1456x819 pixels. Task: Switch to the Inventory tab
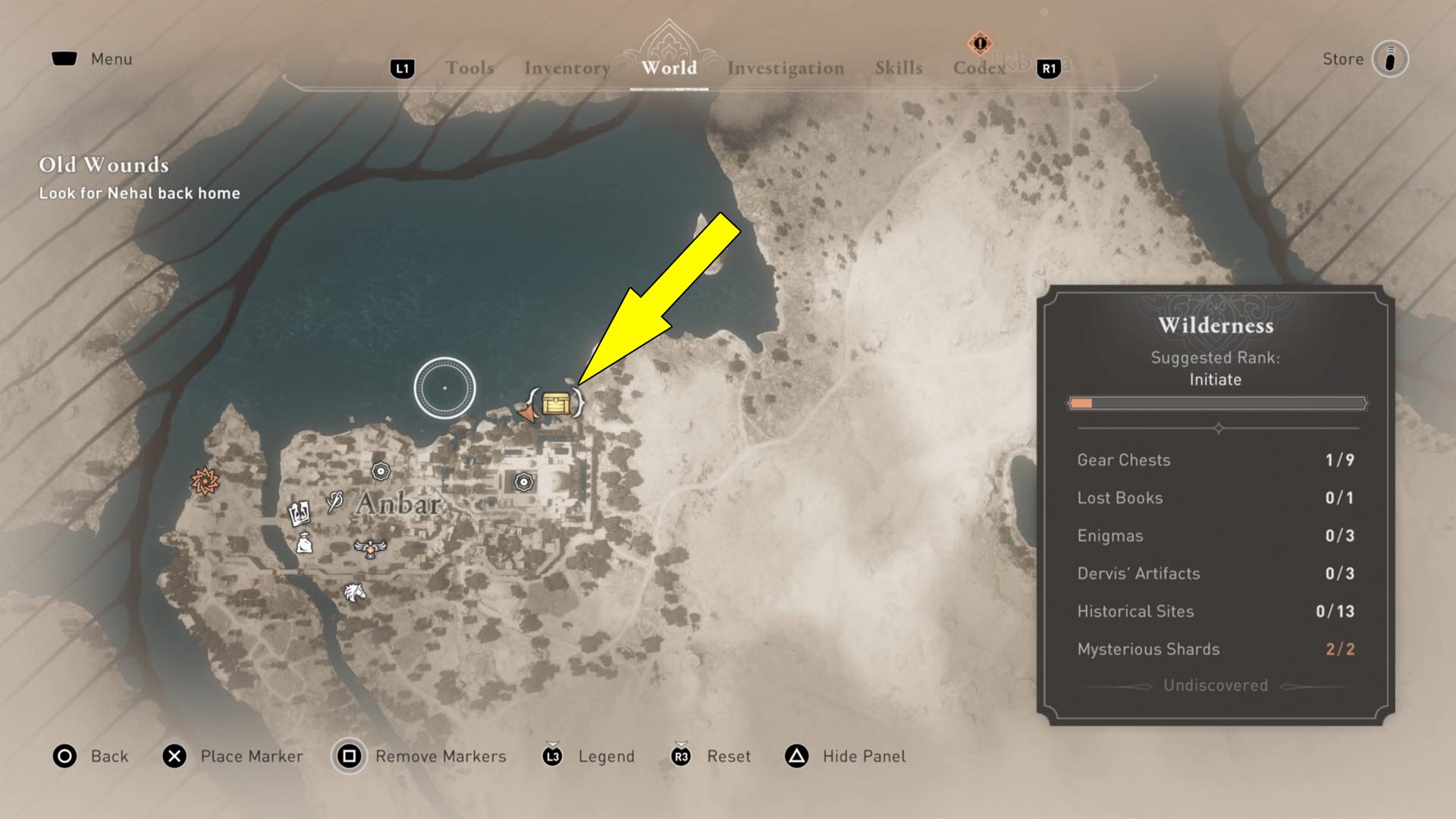(x=566, y=67)
